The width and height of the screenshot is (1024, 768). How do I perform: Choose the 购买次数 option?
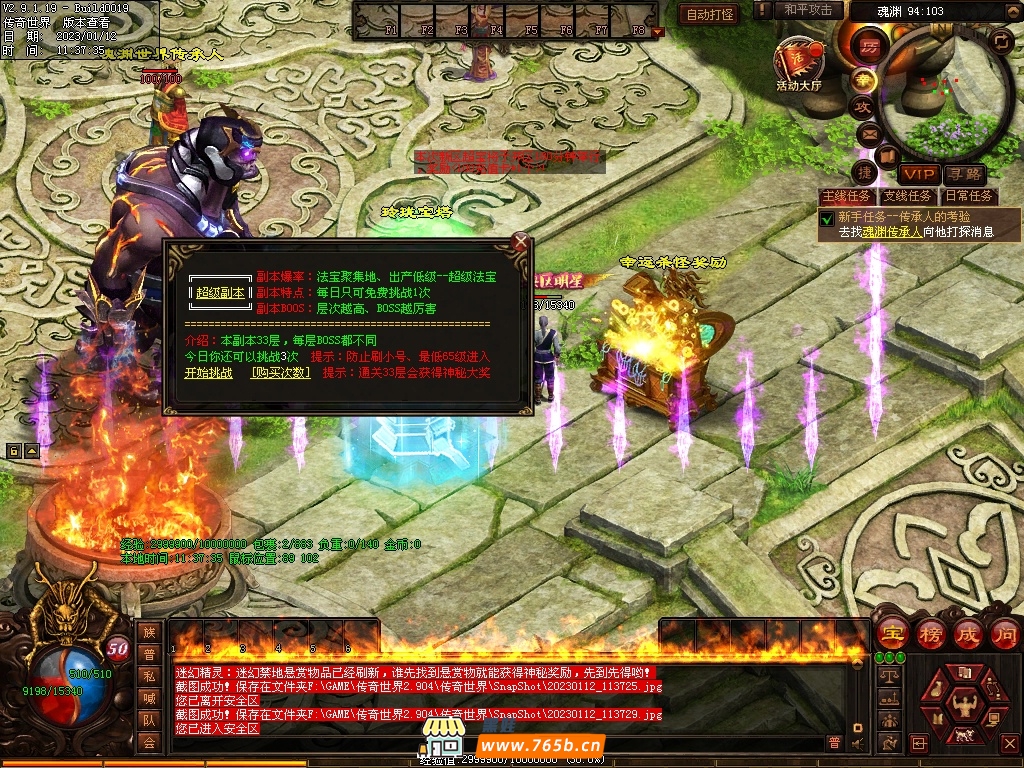[x=280, y=372]
